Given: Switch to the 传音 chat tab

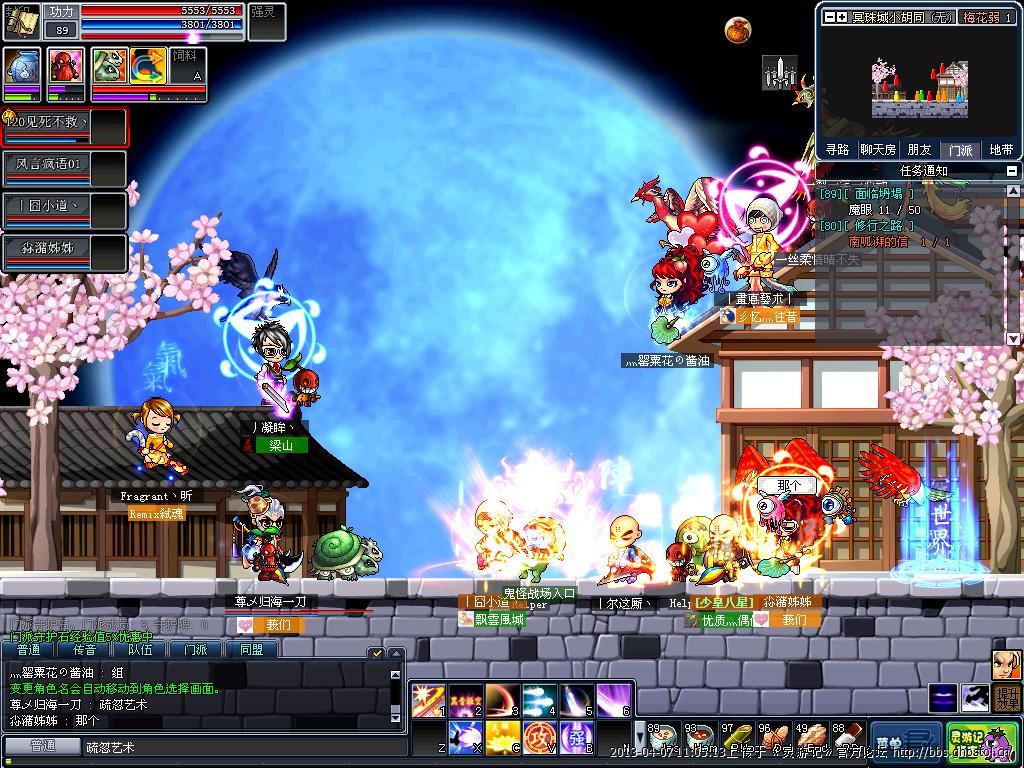Looking at the screenshot, I should tap(85, 650).
